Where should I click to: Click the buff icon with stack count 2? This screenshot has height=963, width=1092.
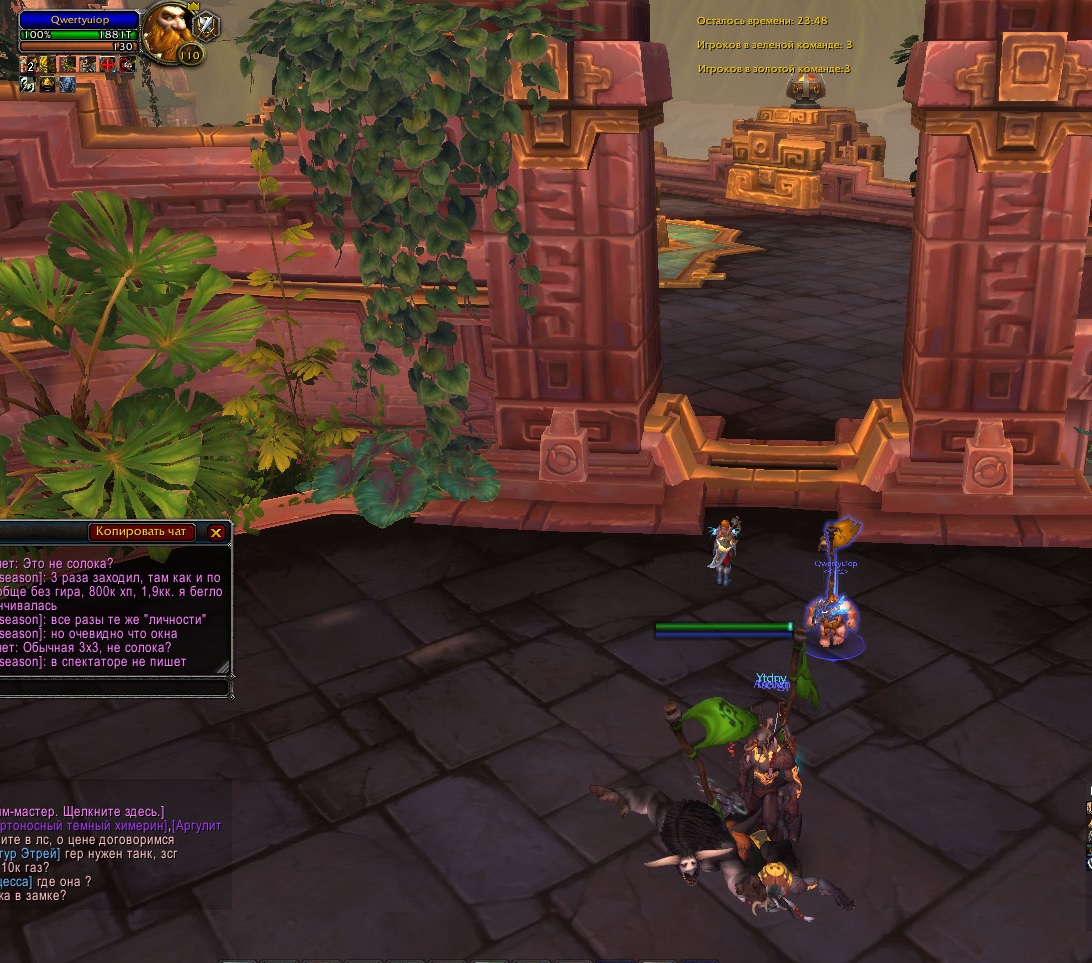coord(27,65)
